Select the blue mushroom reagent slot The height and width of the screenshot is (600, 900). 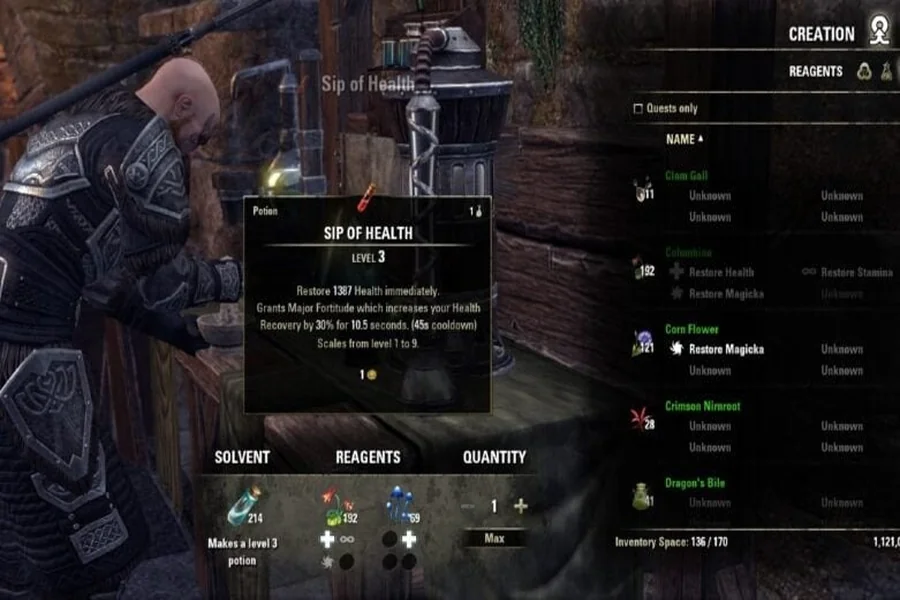(399, 506)
